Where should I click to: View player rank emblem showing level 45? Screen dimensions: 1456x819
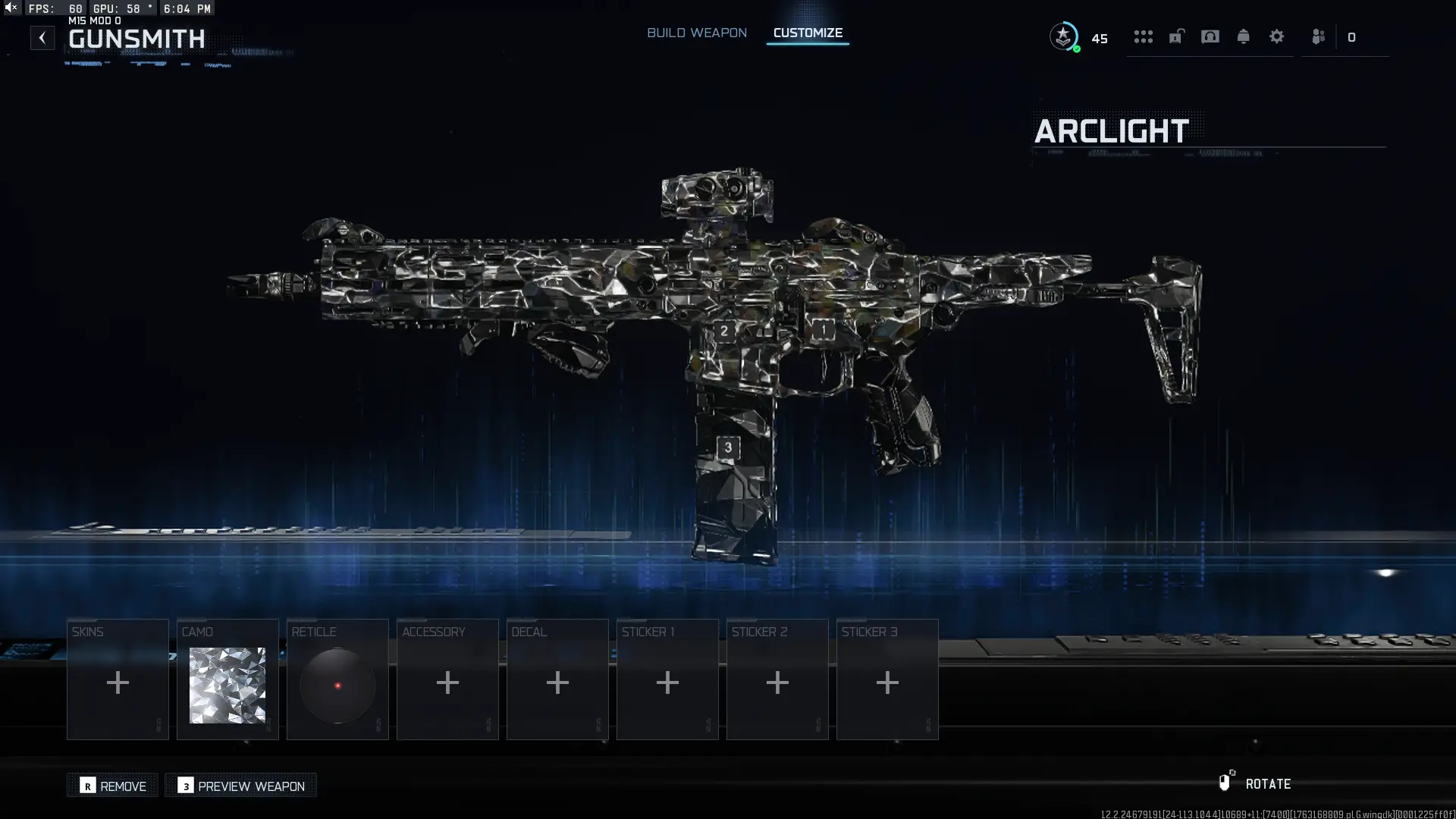pyautogui.click(x=1064, y=36)
